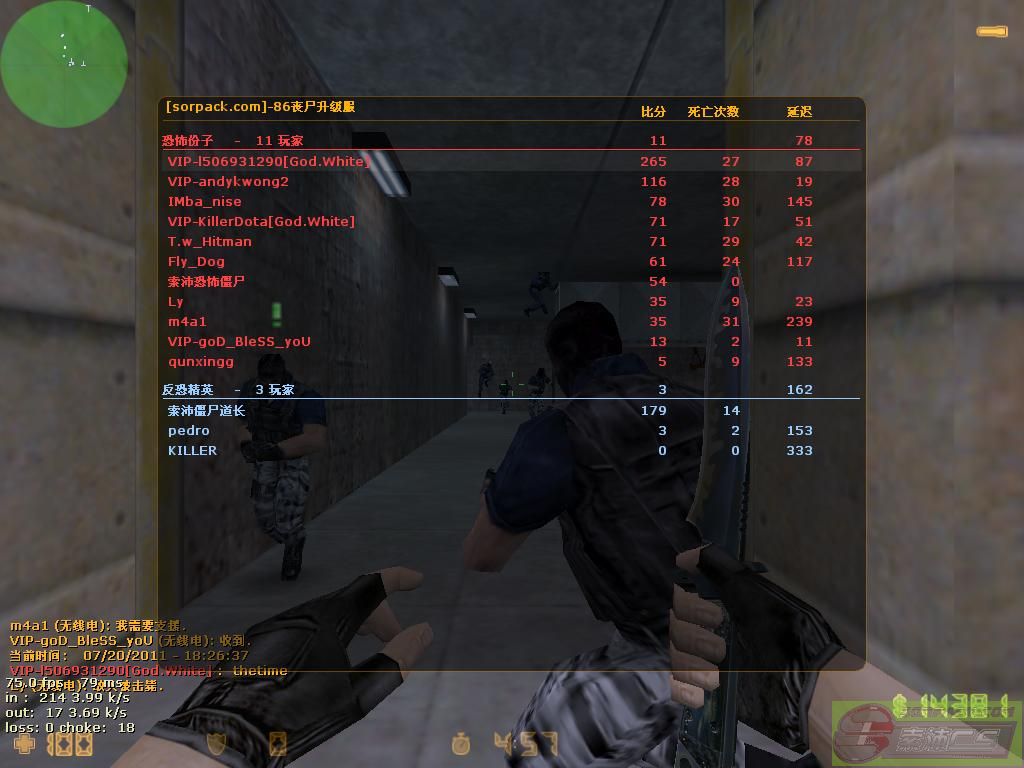Click the sorpack.com server title
Image resolution: width=1024 pixels, height=768 pixels.
click(x=260, y=106)
